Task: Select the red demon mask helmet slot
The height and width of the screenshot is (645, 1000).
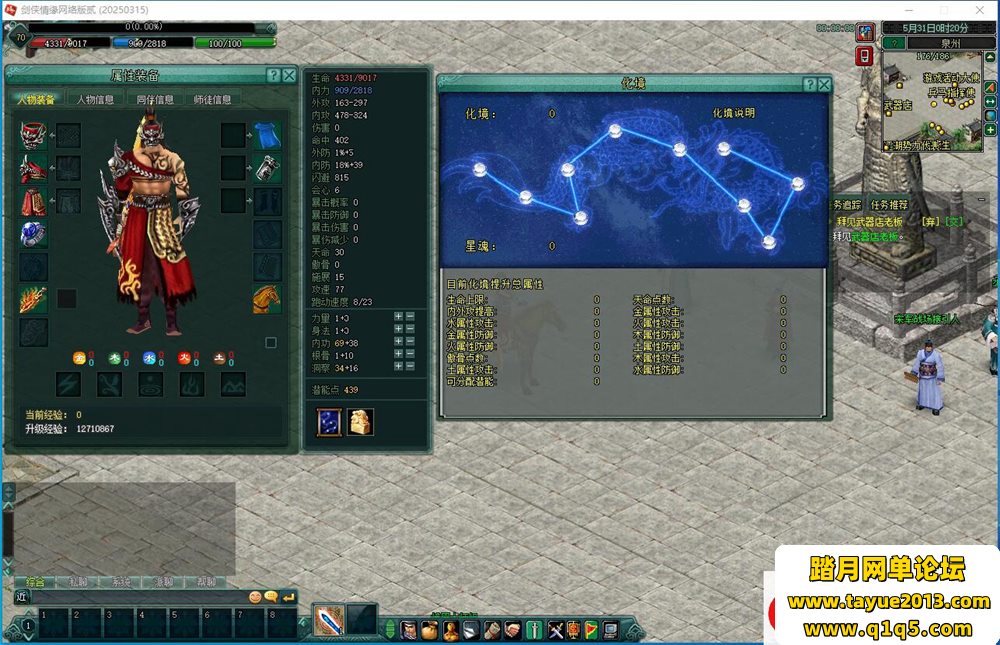Action: click(33, 136)
